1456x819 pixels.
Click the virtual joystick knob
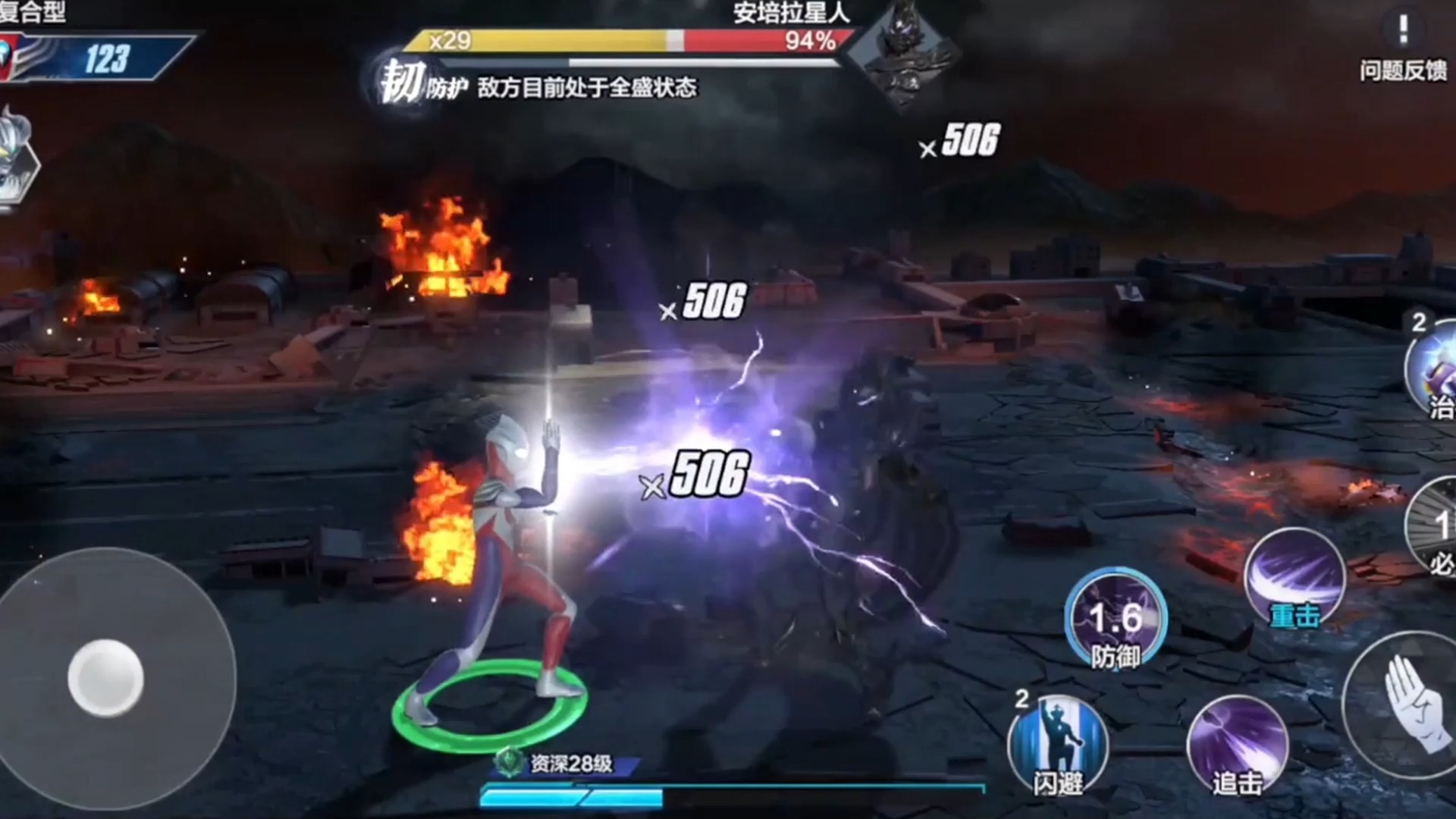105,677
